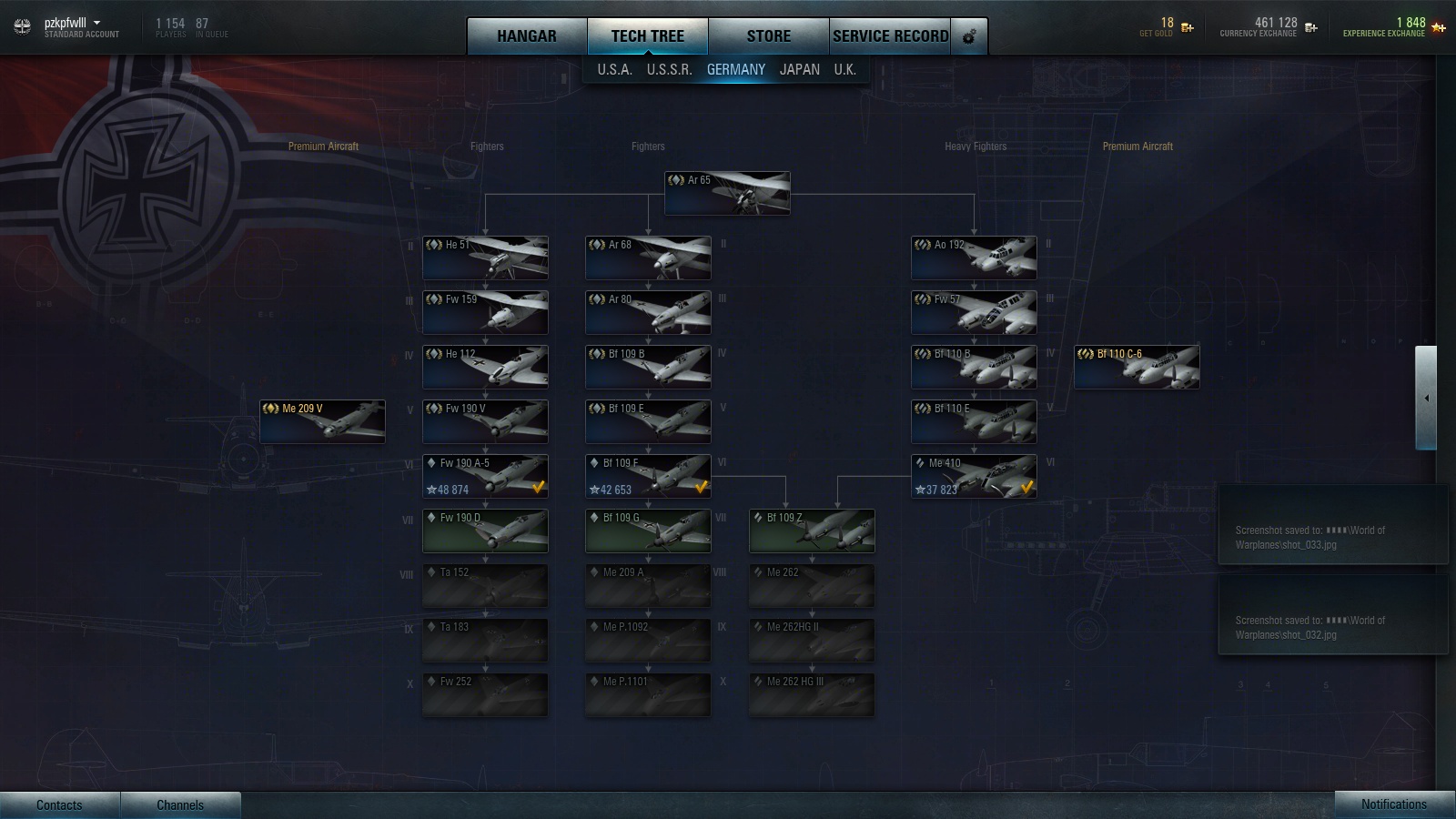1456x819 pixels.
Task: Select the premium Me 209 V aircraft
Action: coord(322,421)
